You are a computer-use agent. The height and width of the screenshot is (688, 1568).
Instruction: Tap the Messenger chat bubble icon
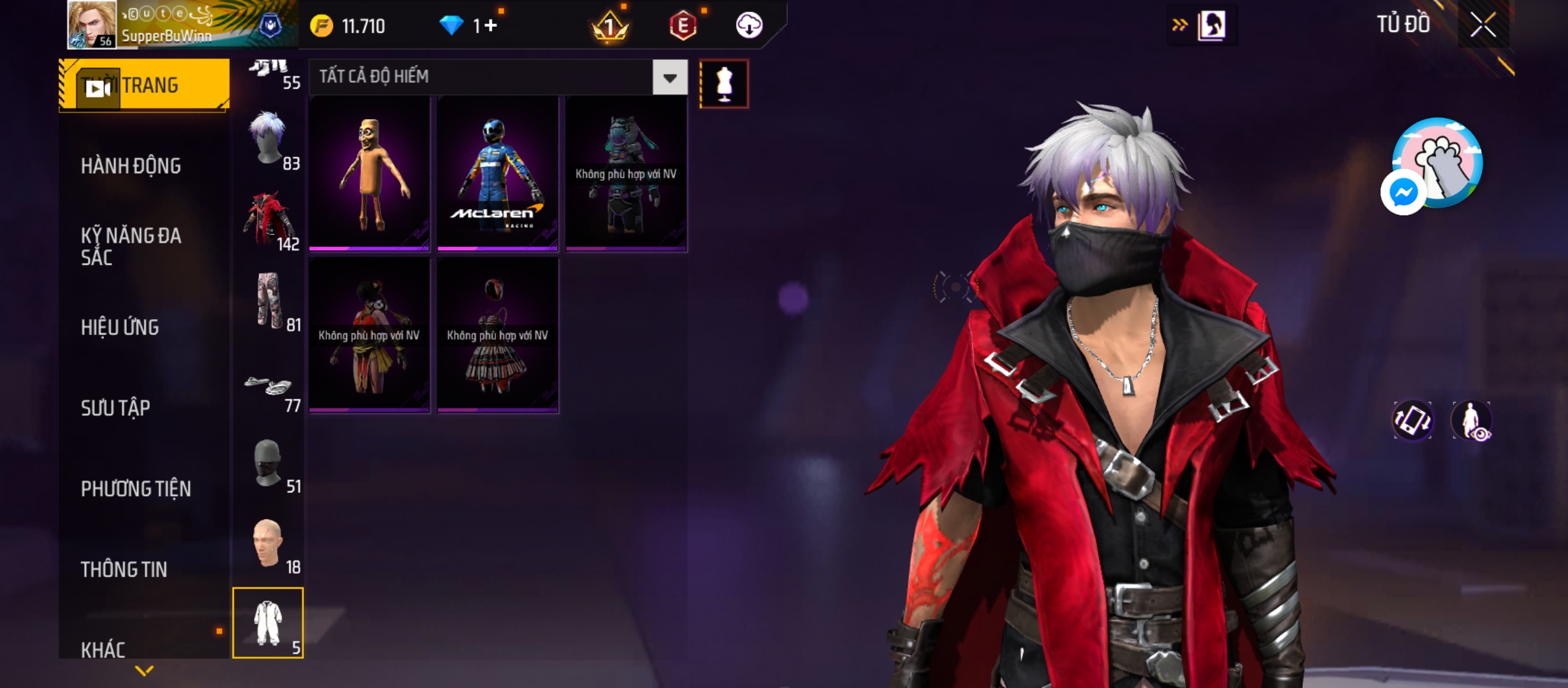1403,192
